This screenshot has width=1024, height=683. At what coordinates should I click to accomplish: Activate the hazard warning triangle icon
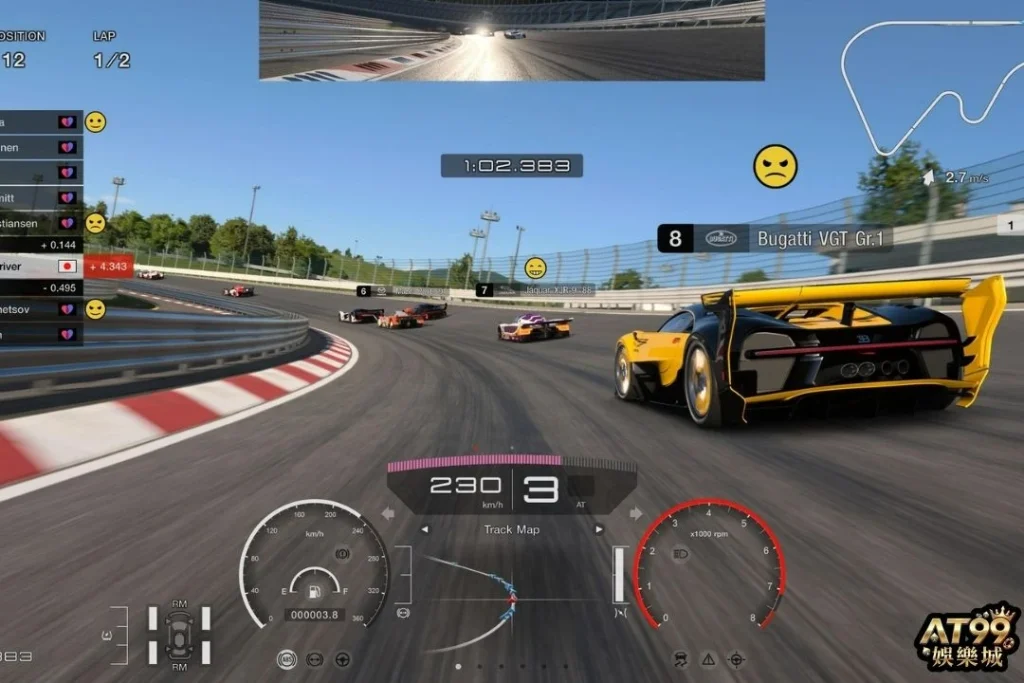coord(708,659)
